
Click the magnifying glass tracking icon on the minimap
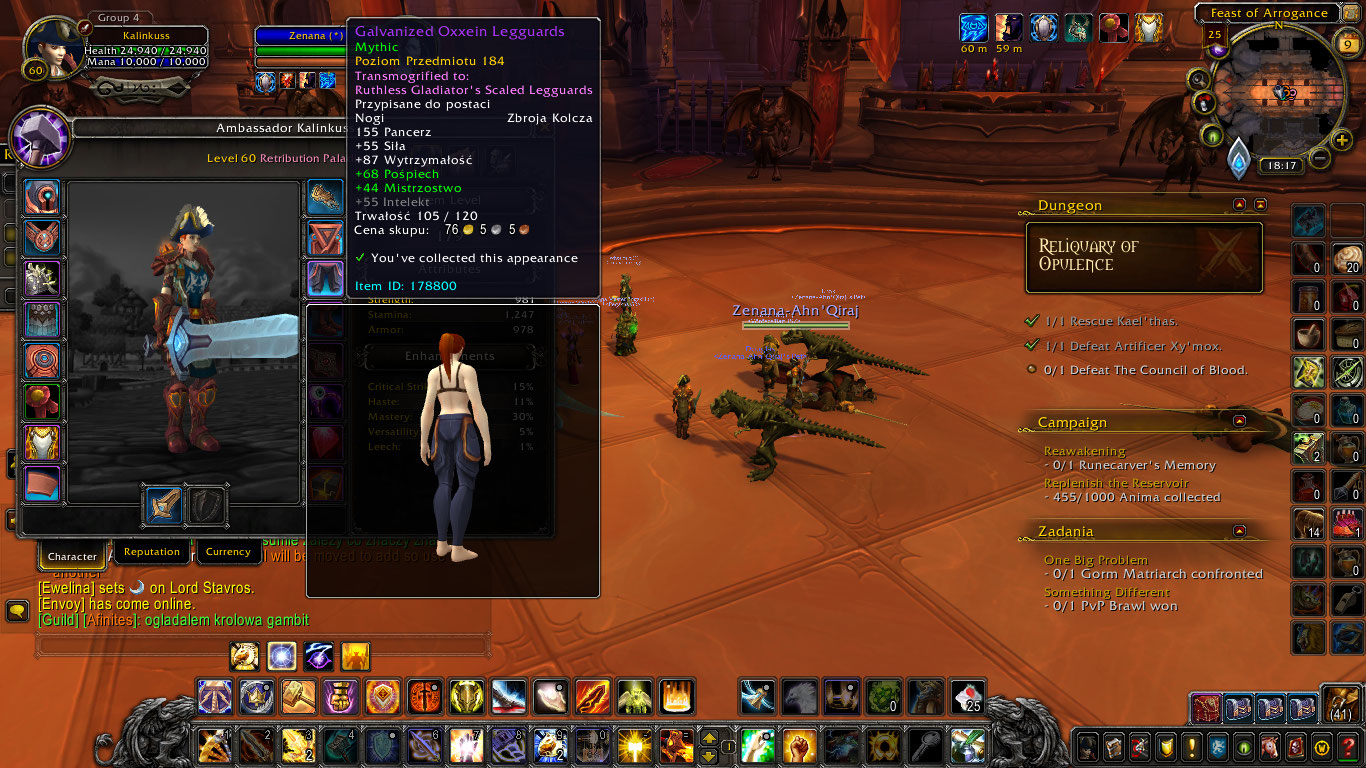point(1200,81)
